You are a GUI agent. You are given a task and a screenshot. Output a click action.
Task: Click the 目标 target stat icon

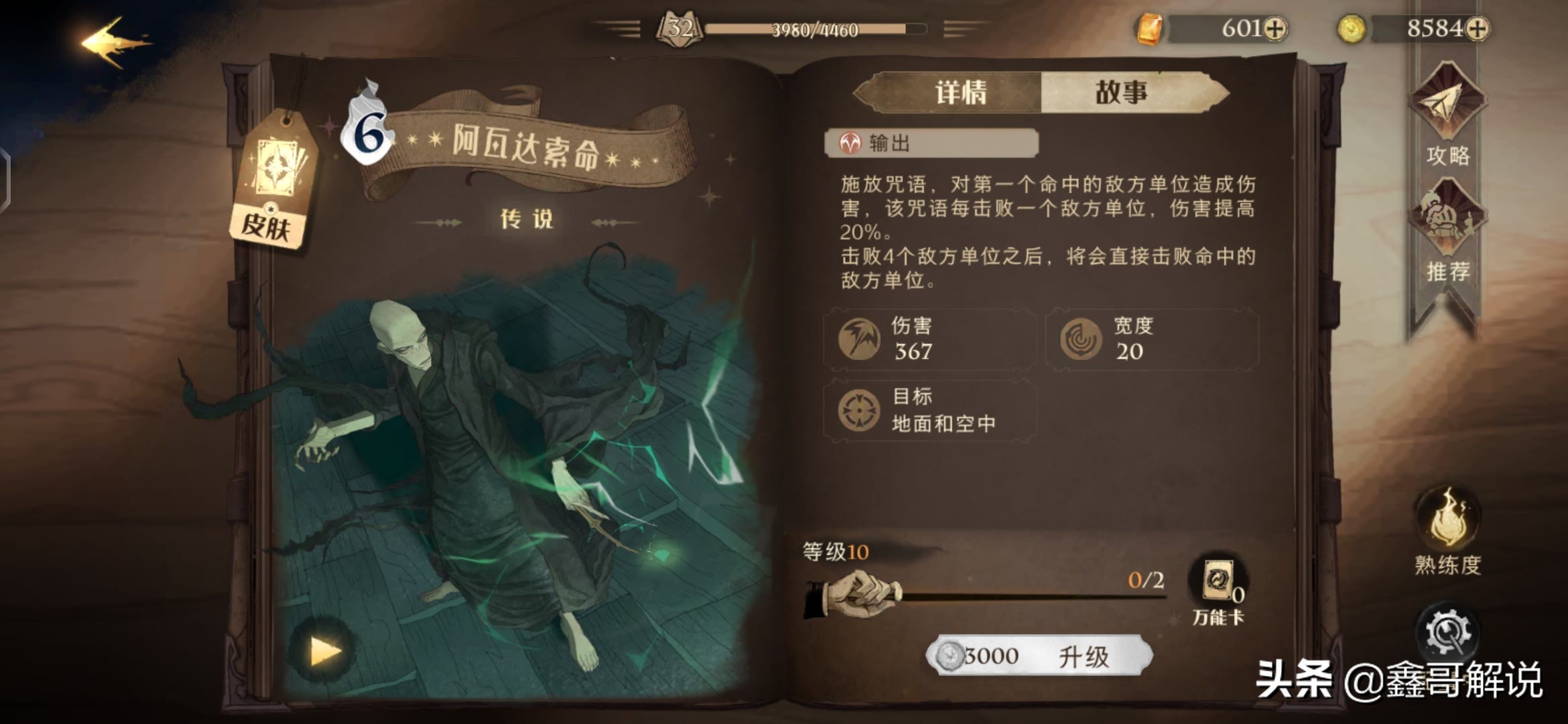pyautogui.click(x=858, y=410)
